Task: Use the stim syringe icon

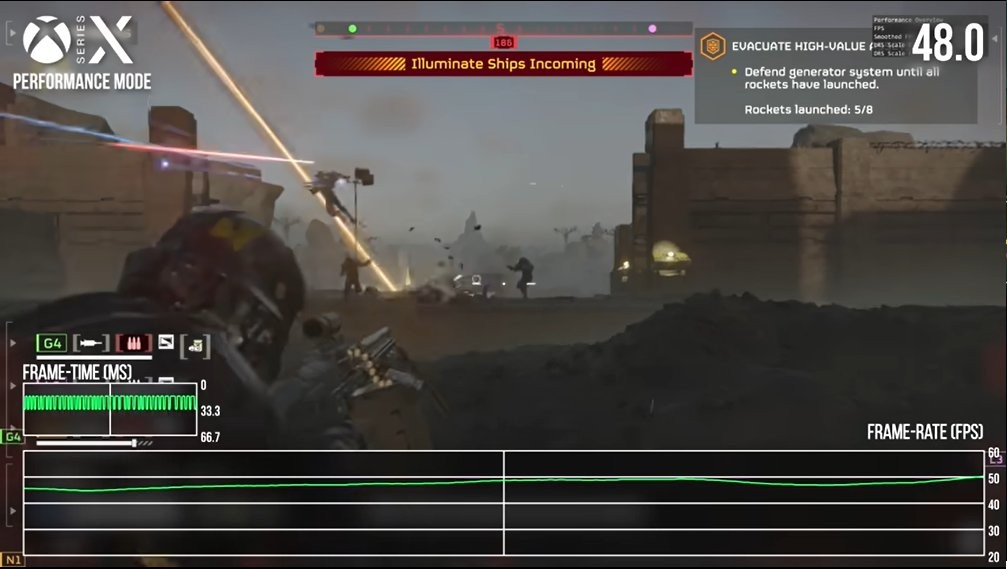Action: click(91, 344)
